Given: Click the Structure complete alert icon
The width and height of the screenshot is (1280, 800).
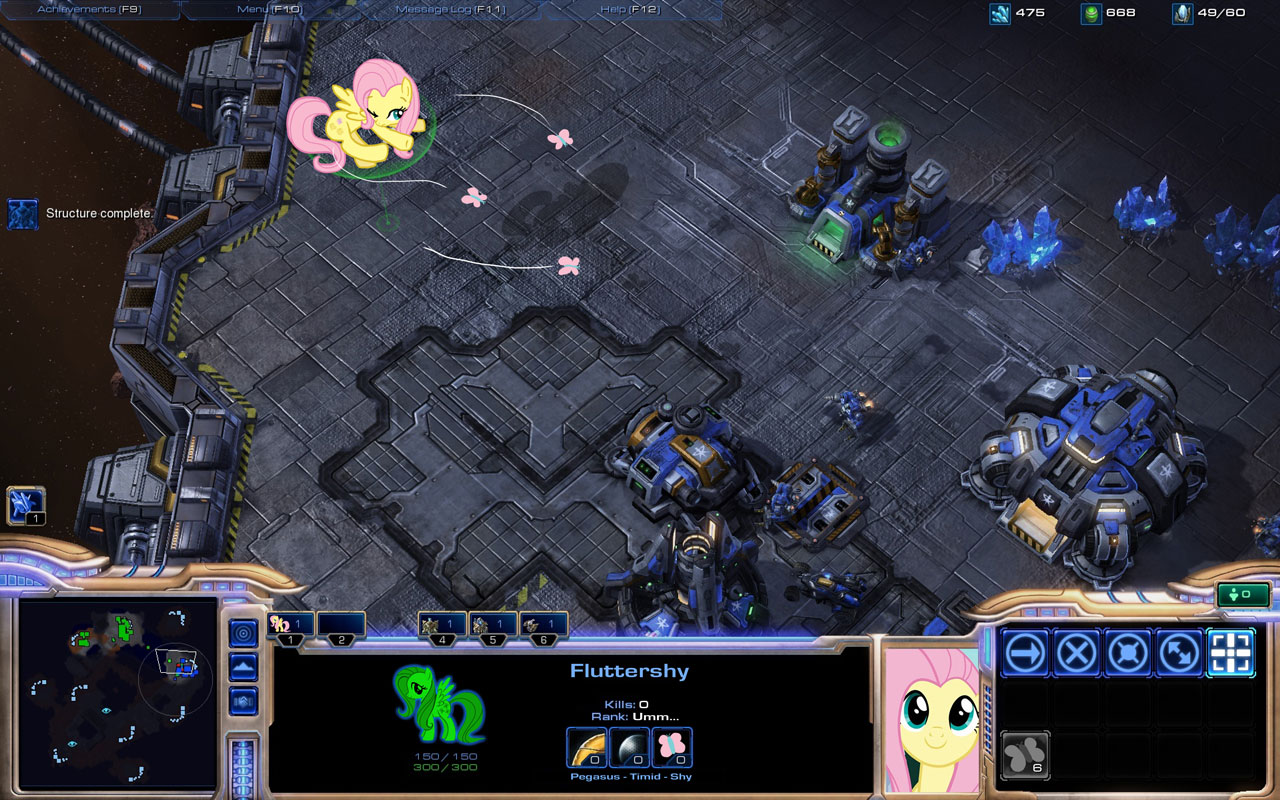Looking at the screenshot, I should click(22, 213).
